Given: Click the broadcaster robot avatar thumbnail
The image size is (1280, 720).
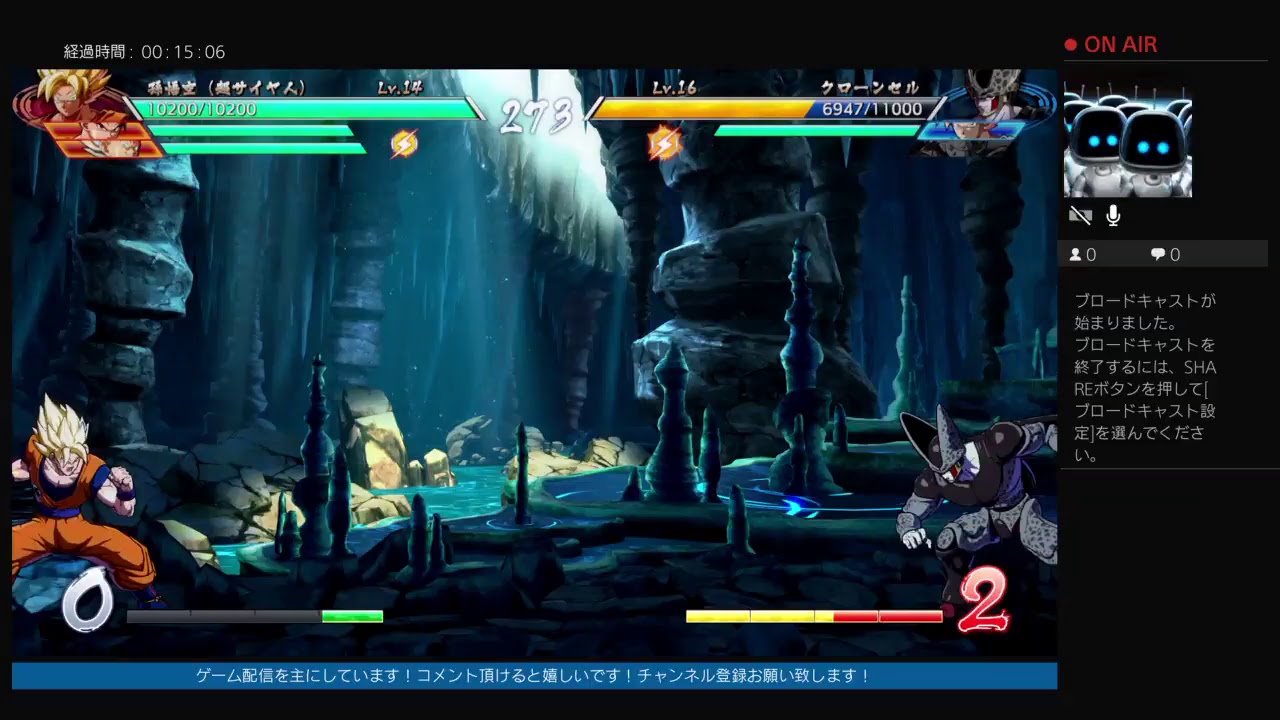Looking at the screenshot, I should [1127, 140].
